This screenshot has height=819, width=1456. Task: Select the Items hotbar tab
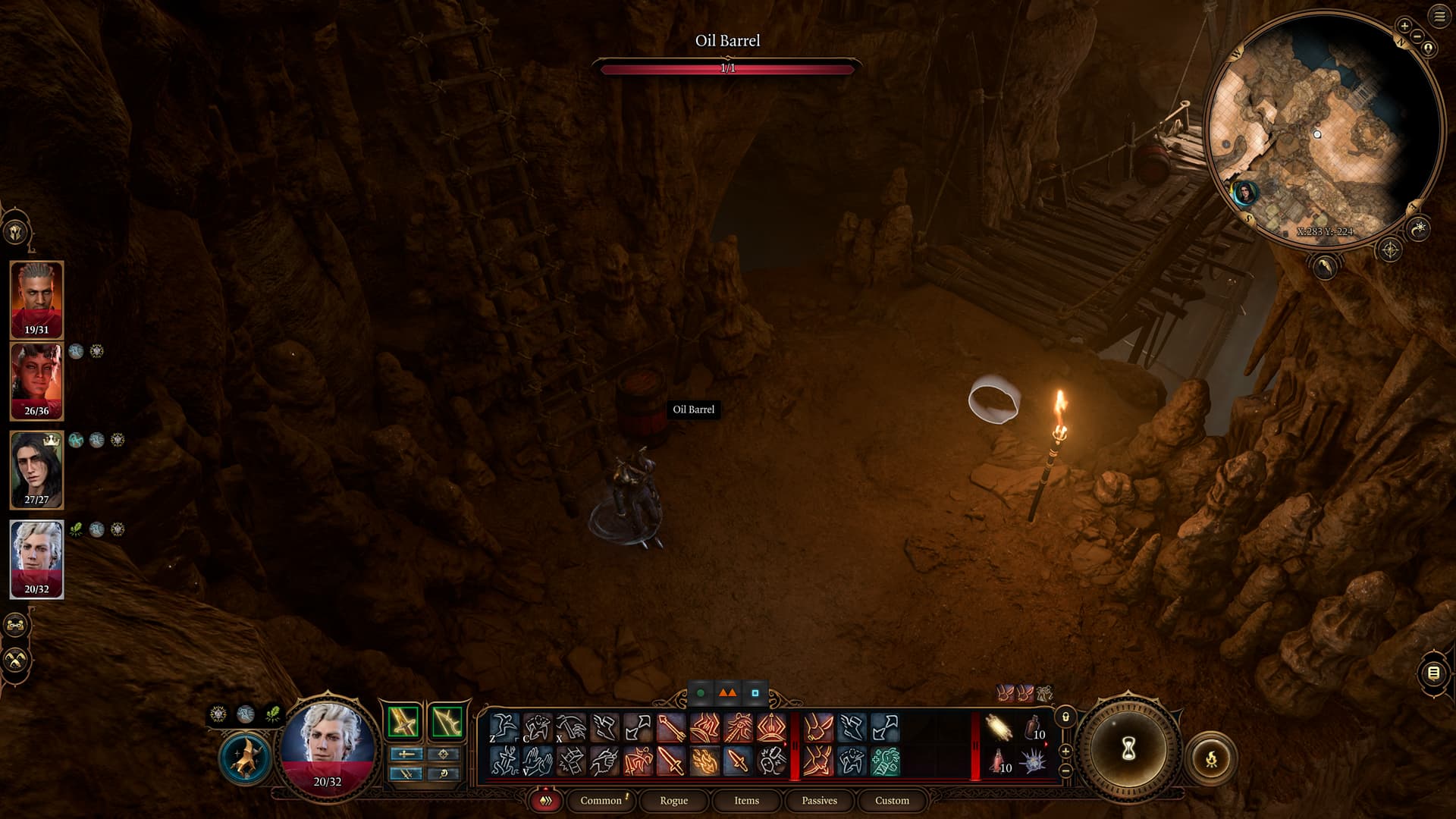point(746,800)
